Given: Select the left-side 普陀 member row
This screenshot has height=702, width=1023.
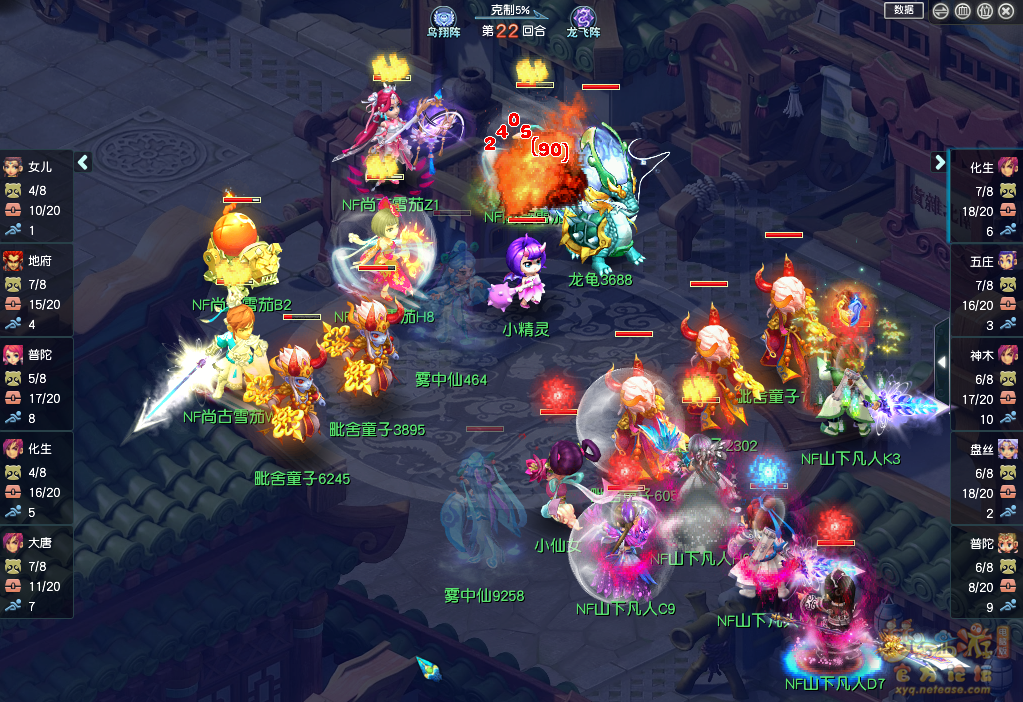Looking at the screenshot, I should point(36,385).
